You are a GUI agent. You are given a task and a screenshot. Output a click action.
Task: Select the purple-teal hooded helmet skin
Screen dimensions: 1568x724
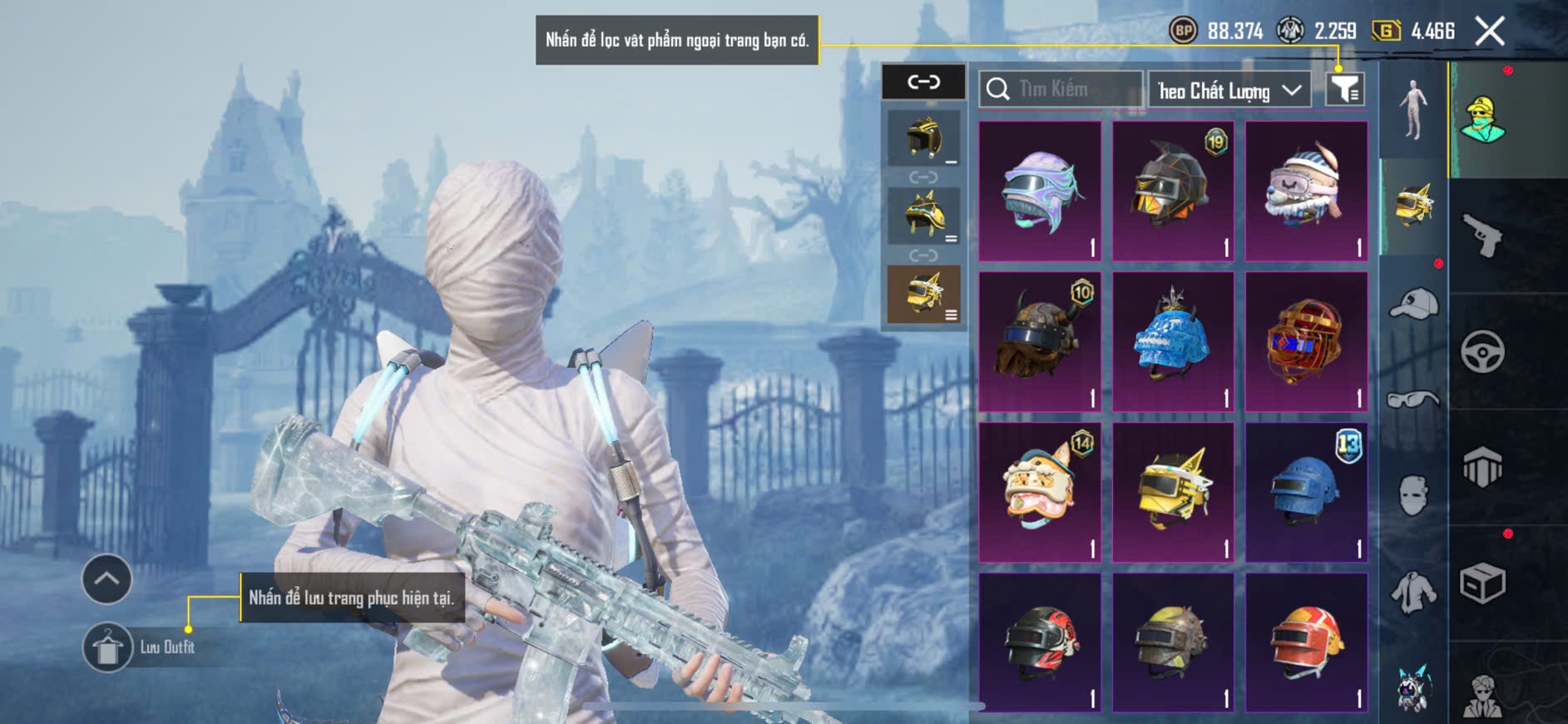tap(1040, 191)
